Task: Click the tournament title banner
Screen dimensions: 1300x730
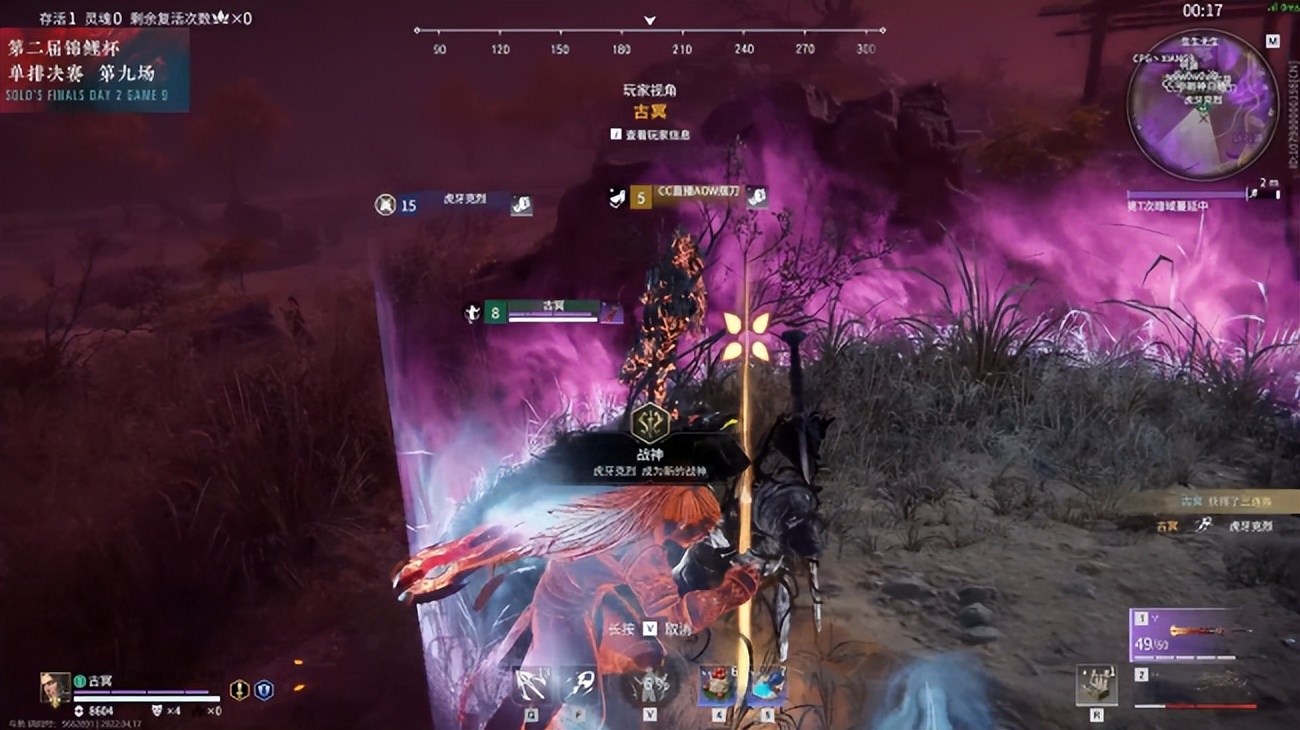Action: [x=95, y=69]
